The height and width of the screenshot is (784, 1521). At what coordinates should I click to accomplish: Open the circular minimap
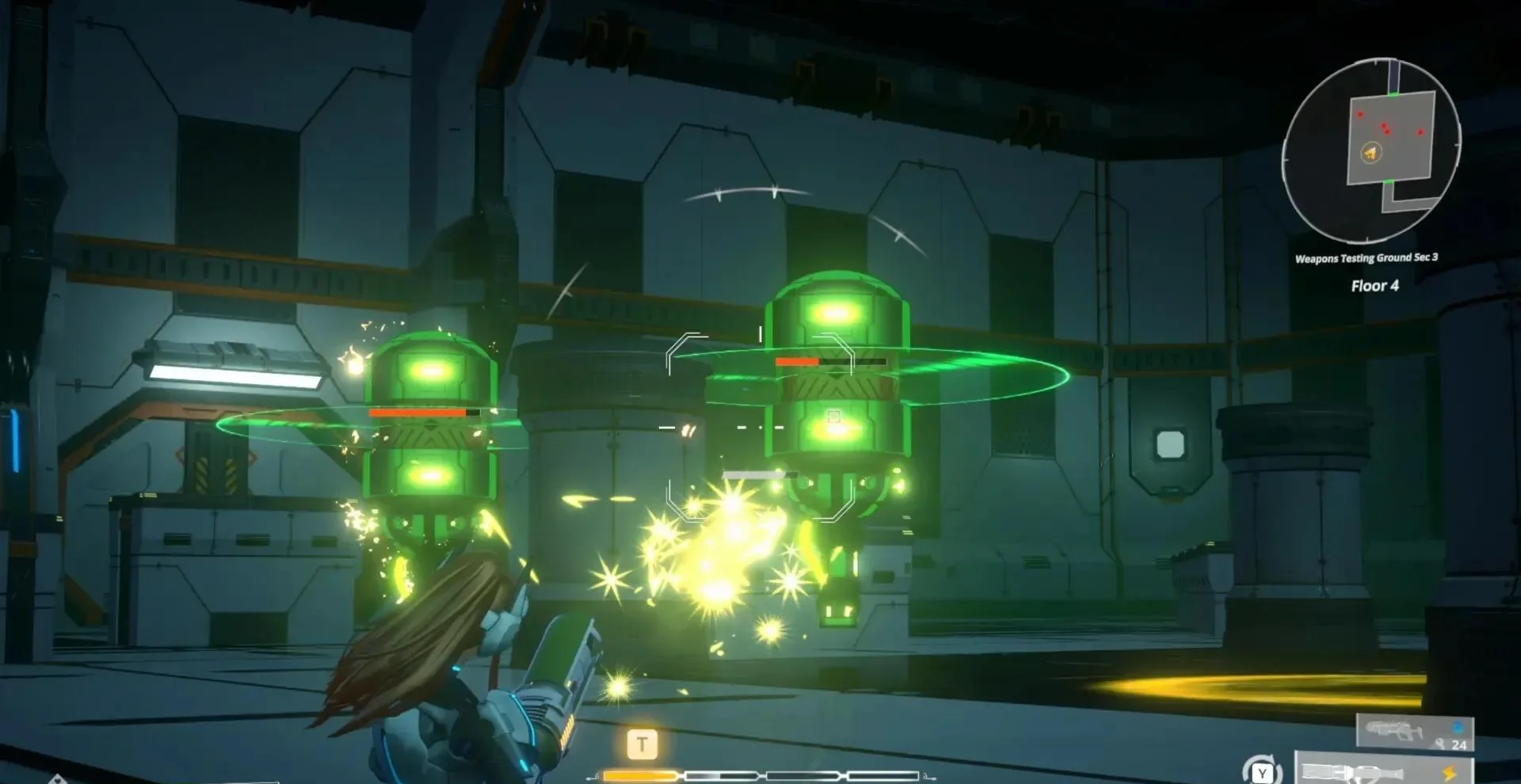(1371, 150)
